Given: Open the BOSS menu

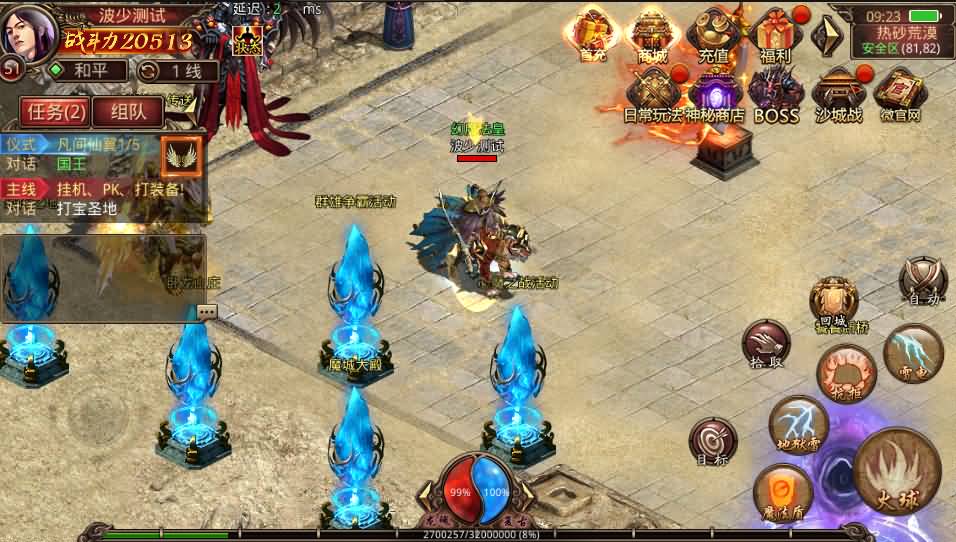Looking at the screenshot, I should (x=776, y=95).
